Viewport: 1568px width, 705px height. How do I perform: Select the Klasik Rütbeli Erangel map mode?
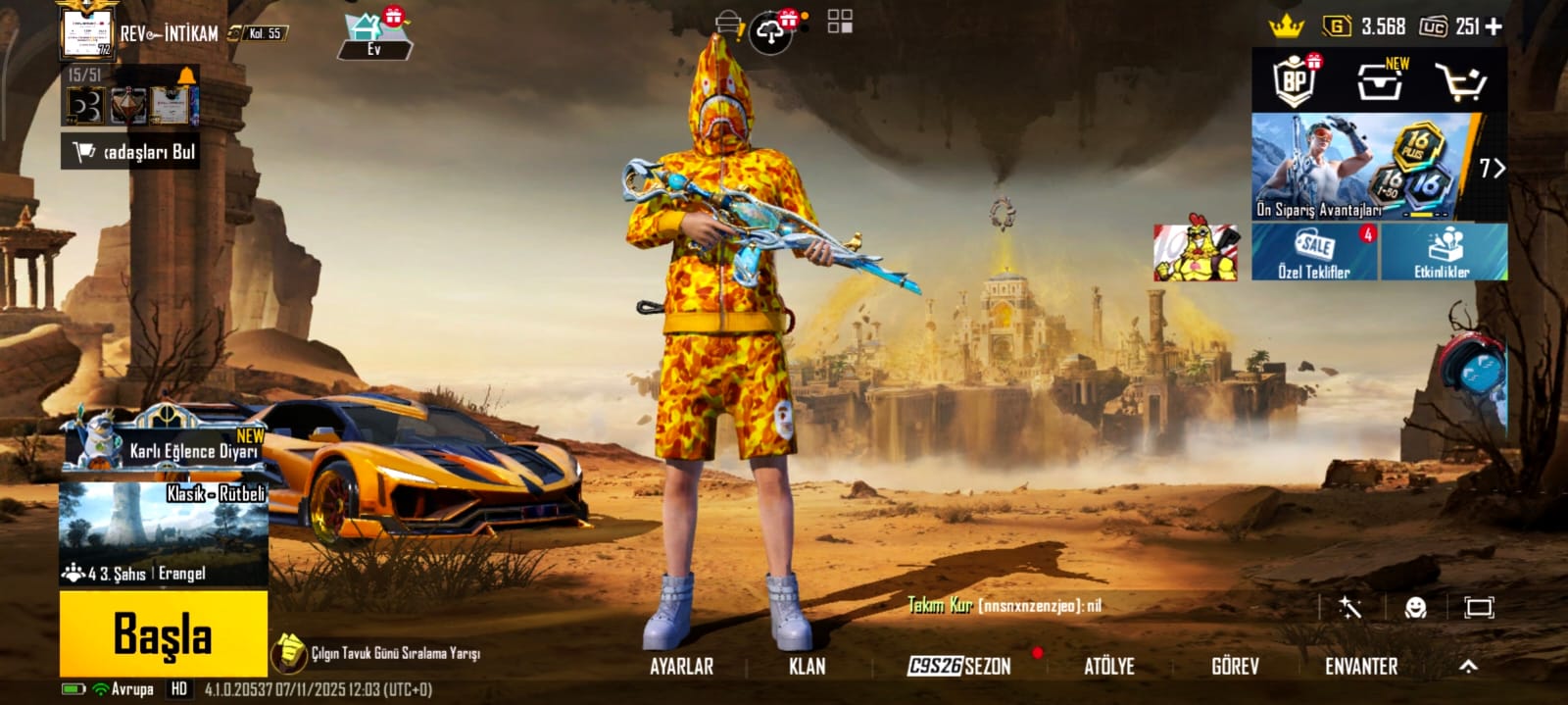click(x=164, y=534)
